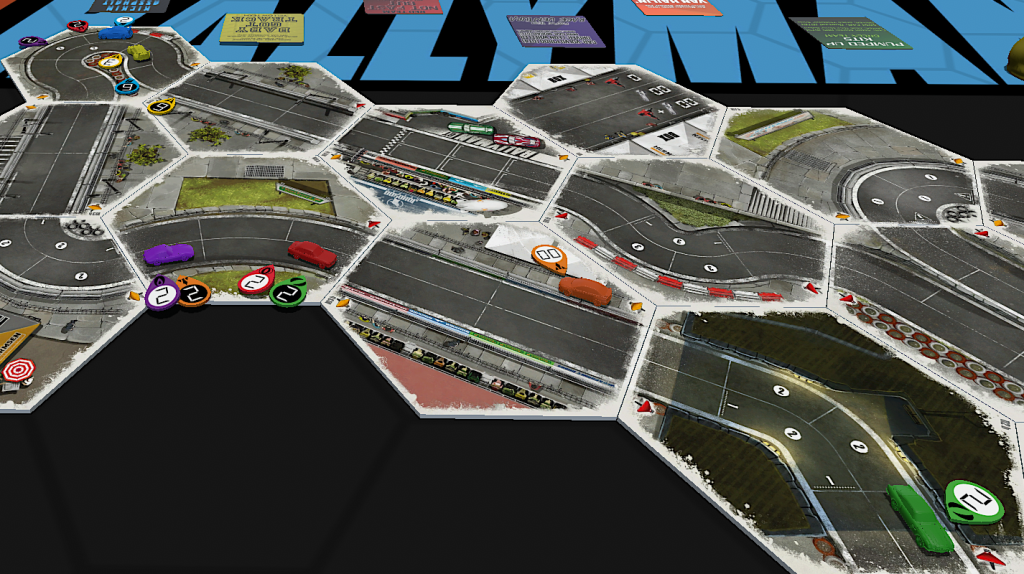Select the yellow card on the blue table
The image size is (1024, 574).
point(250,26)
